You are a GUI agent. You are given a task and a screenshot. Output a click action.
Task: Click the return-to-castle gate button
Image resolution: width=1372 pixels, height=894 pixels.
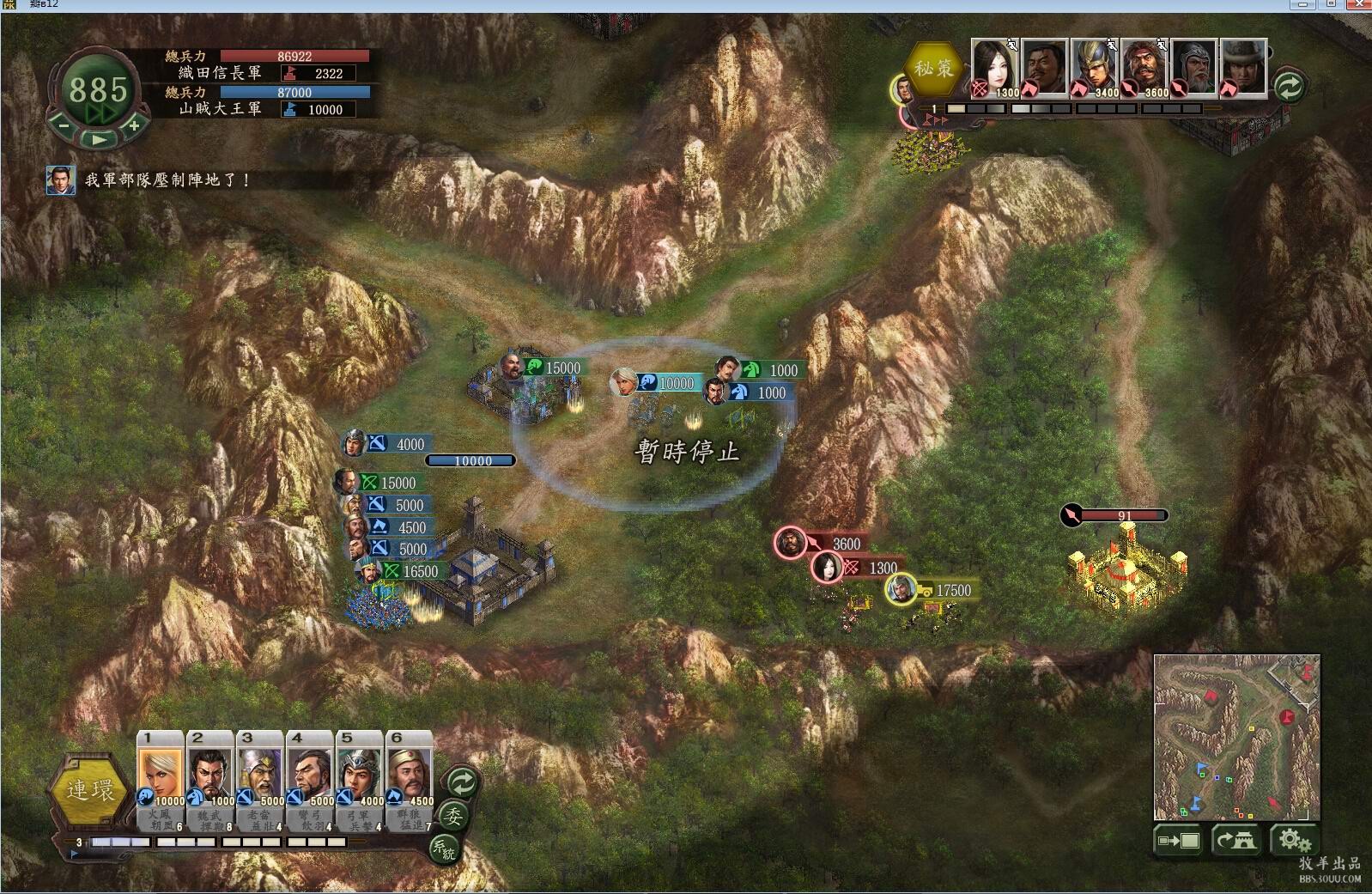(1235, 840)
